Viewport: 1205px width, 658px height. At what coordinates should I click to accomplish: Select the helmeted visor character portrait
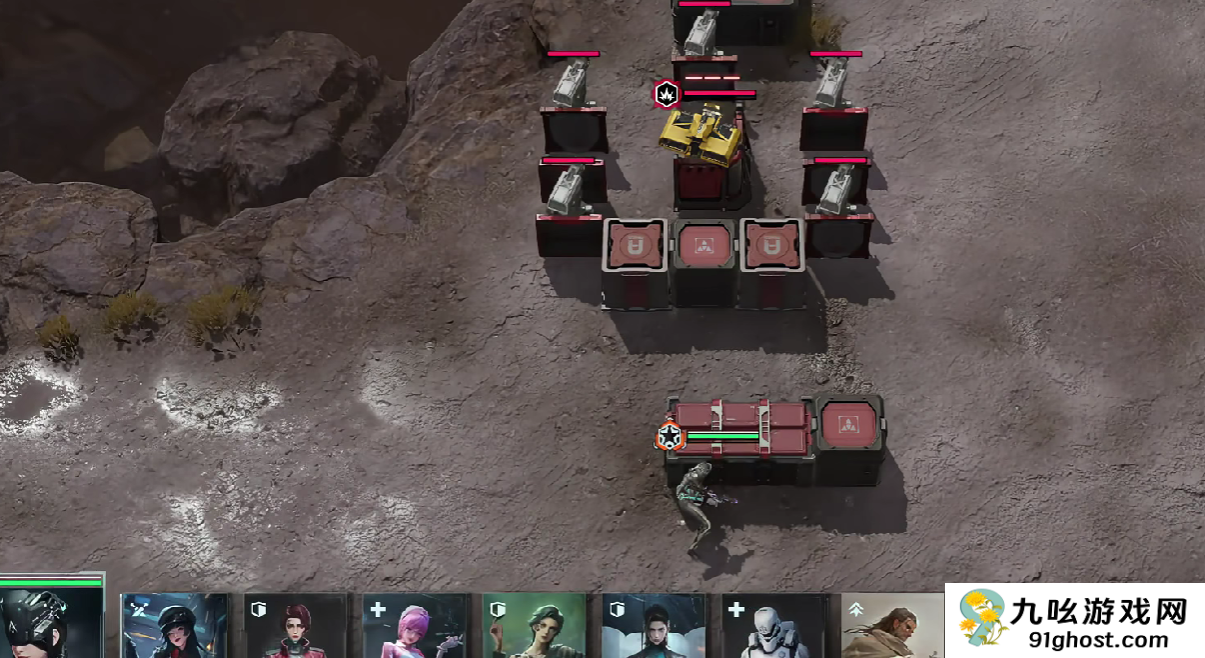pyautogui.click(x=50, y=621)
